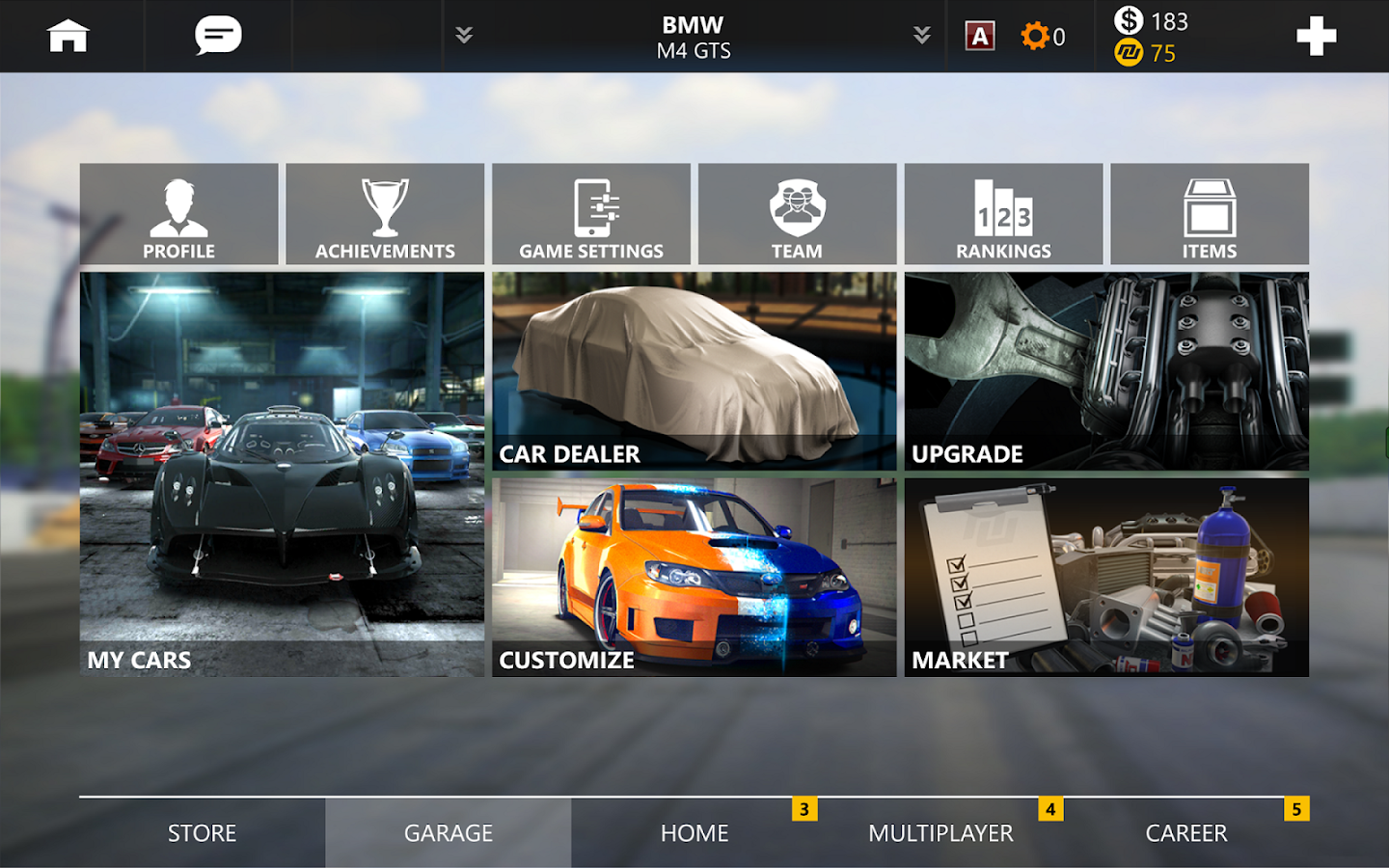Open the Upgrade engine tile
This screenshot has height=868, width=1389.
click(x=1106, y=371)
